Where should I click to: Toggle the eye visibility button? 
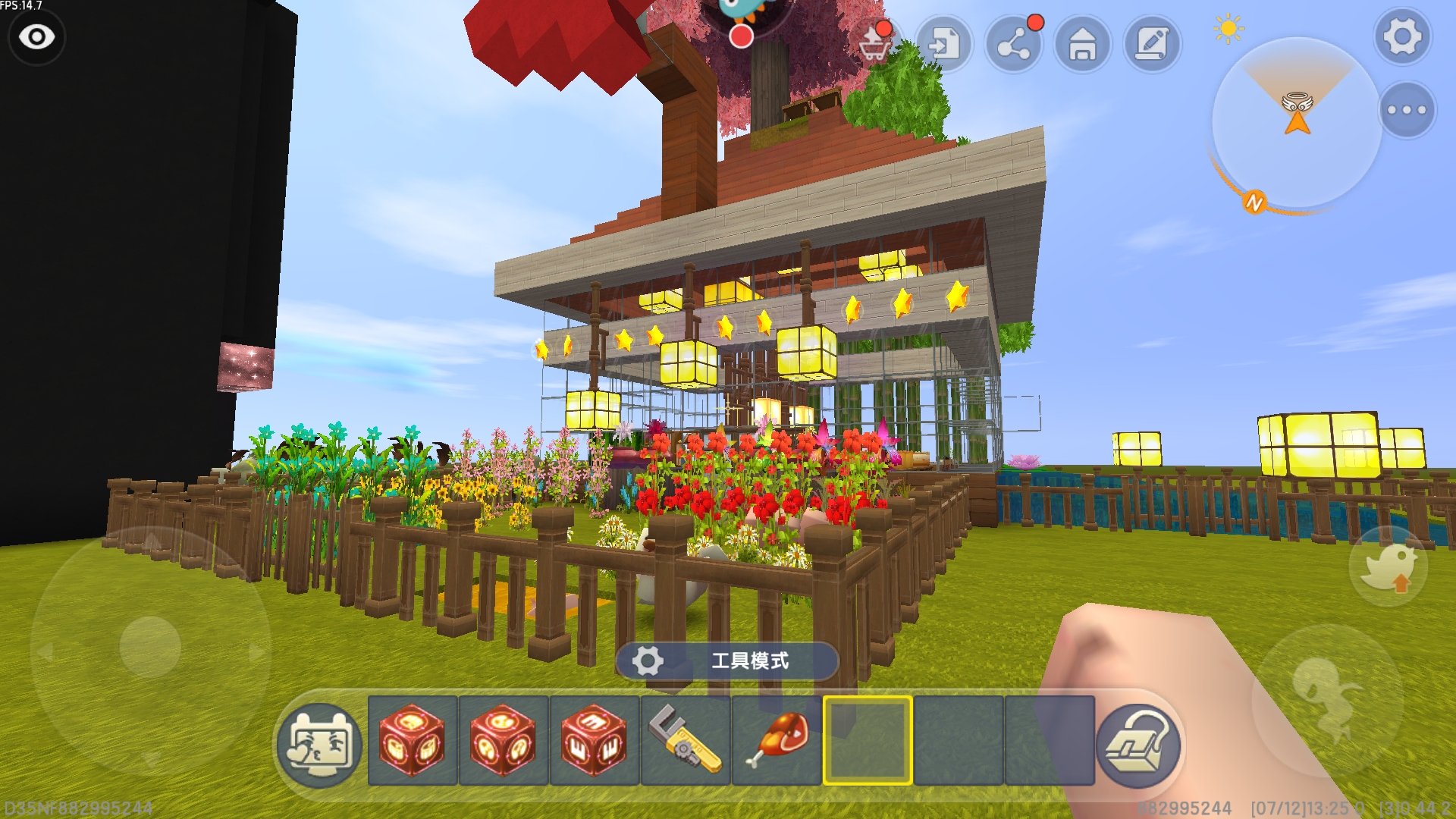(x=36, y=36)
